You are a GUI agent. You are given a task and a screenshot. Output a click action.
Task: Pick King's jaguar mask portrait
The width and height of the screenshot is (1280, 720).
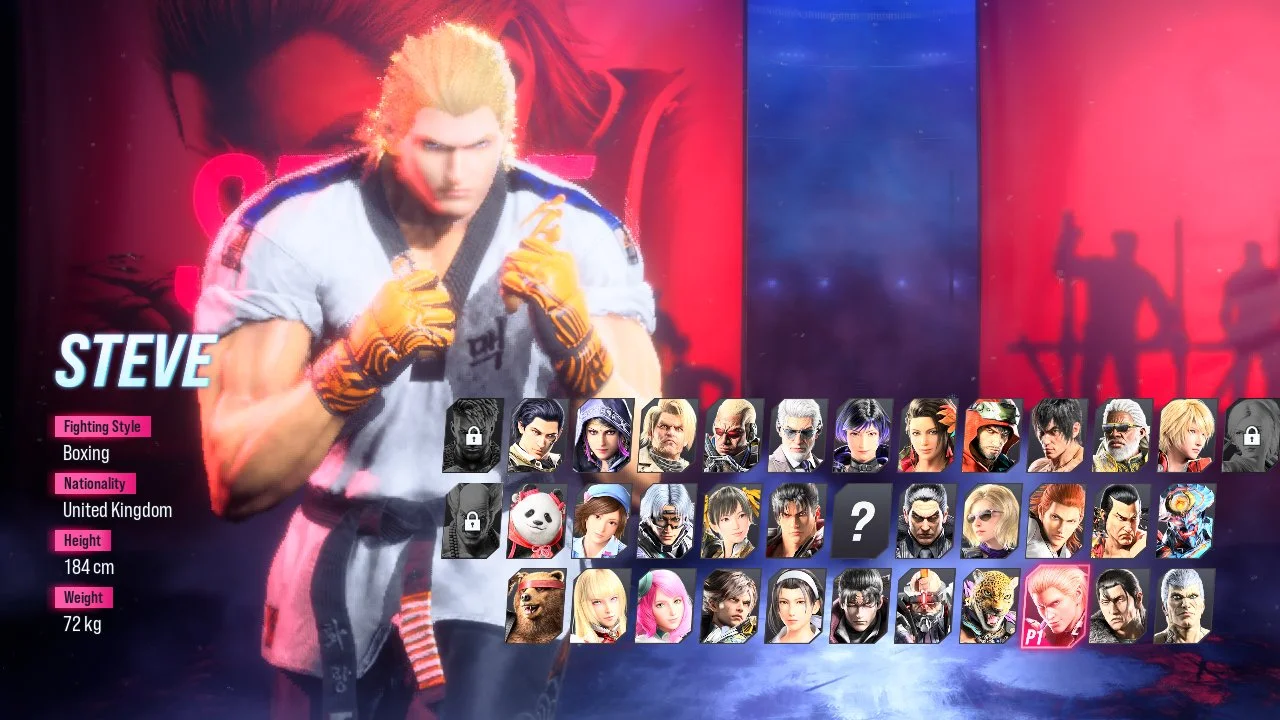pos(990,605)
